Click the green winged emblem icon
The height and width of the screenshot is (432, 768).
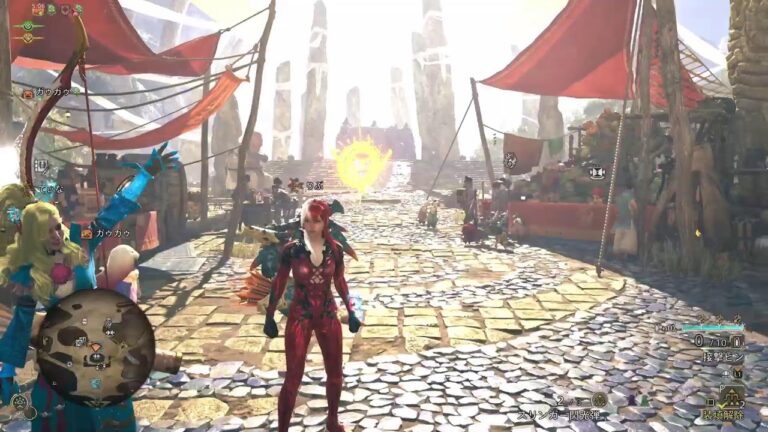click(28, 25)
